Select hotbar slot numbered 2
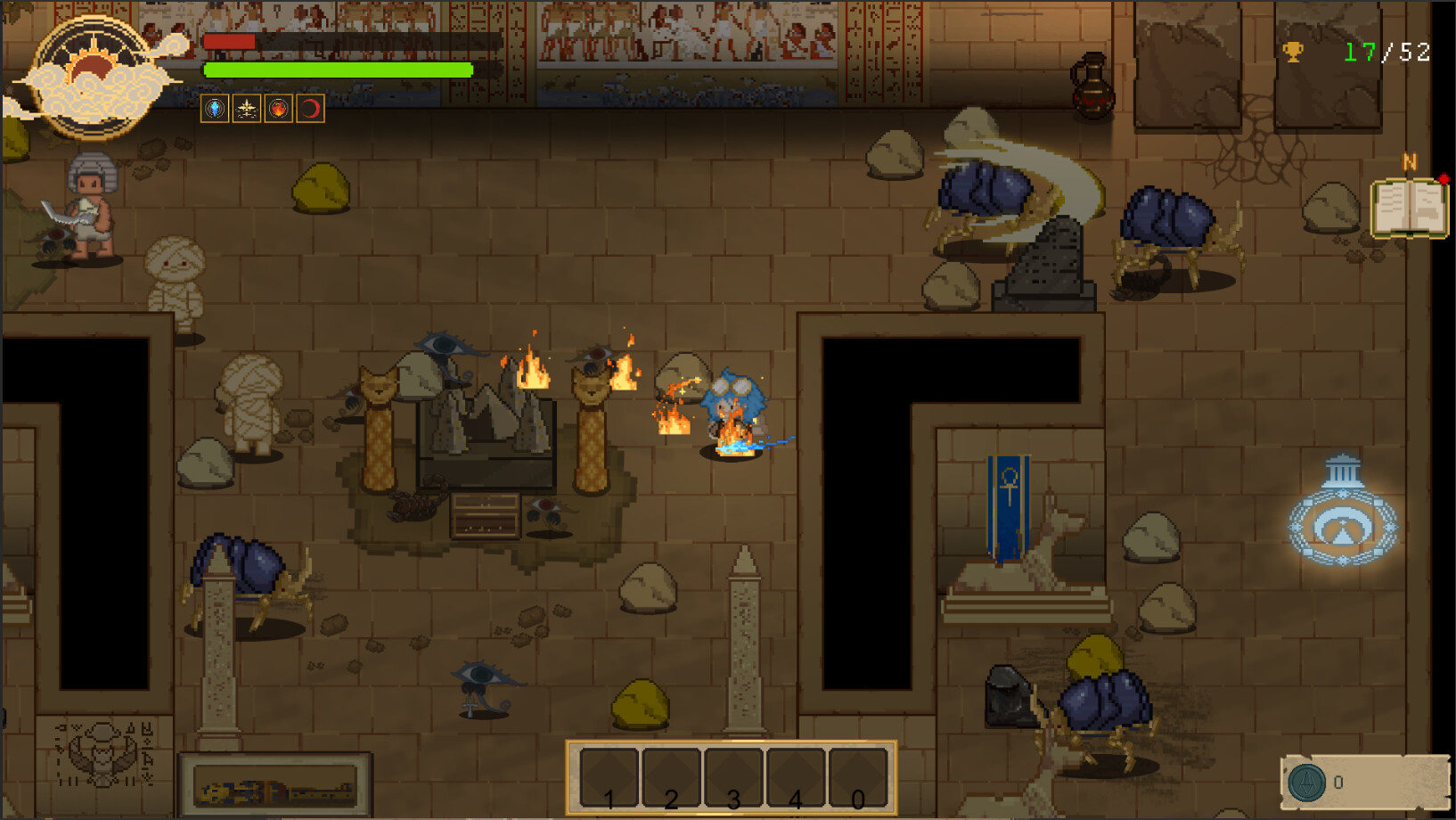This screenshot has width=1456, height=820. coord(671,775)
